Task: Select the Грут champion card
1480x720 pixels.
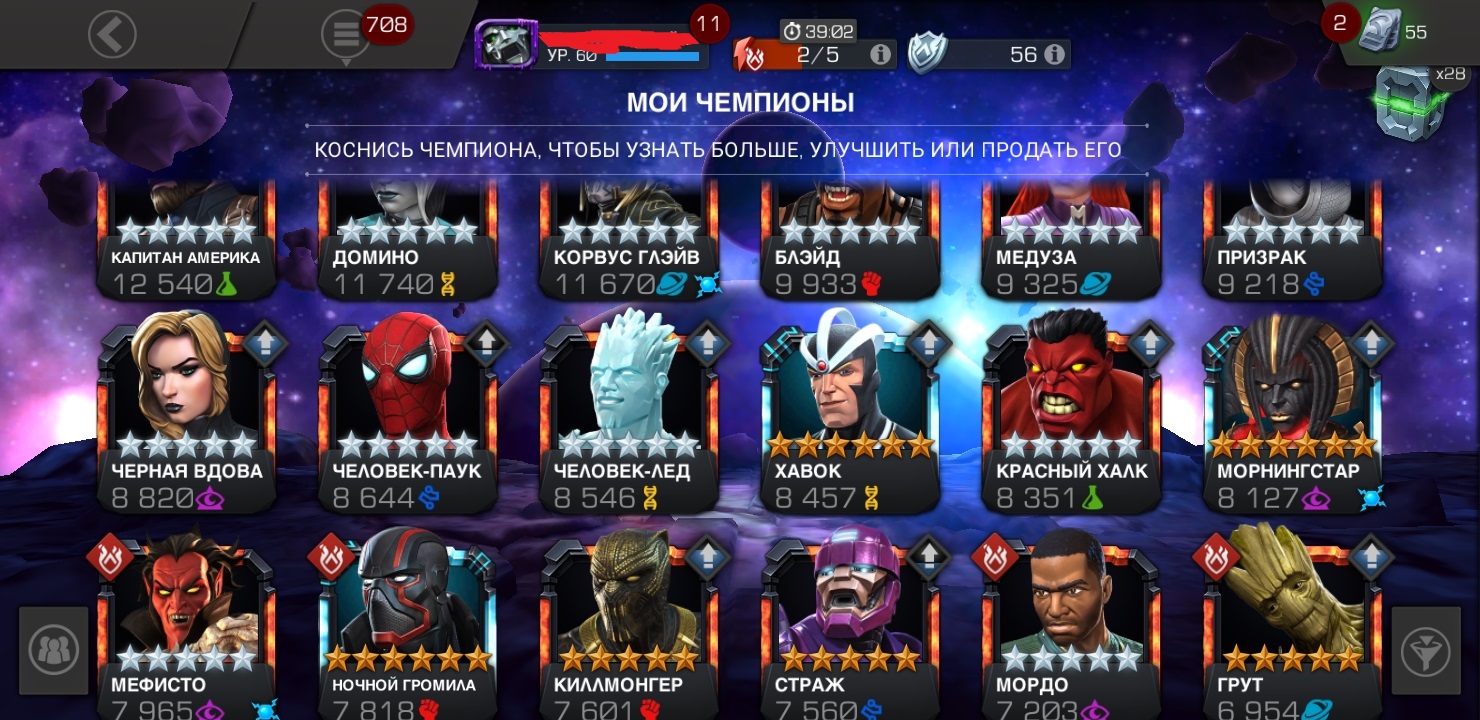Action: [1291, 630]
